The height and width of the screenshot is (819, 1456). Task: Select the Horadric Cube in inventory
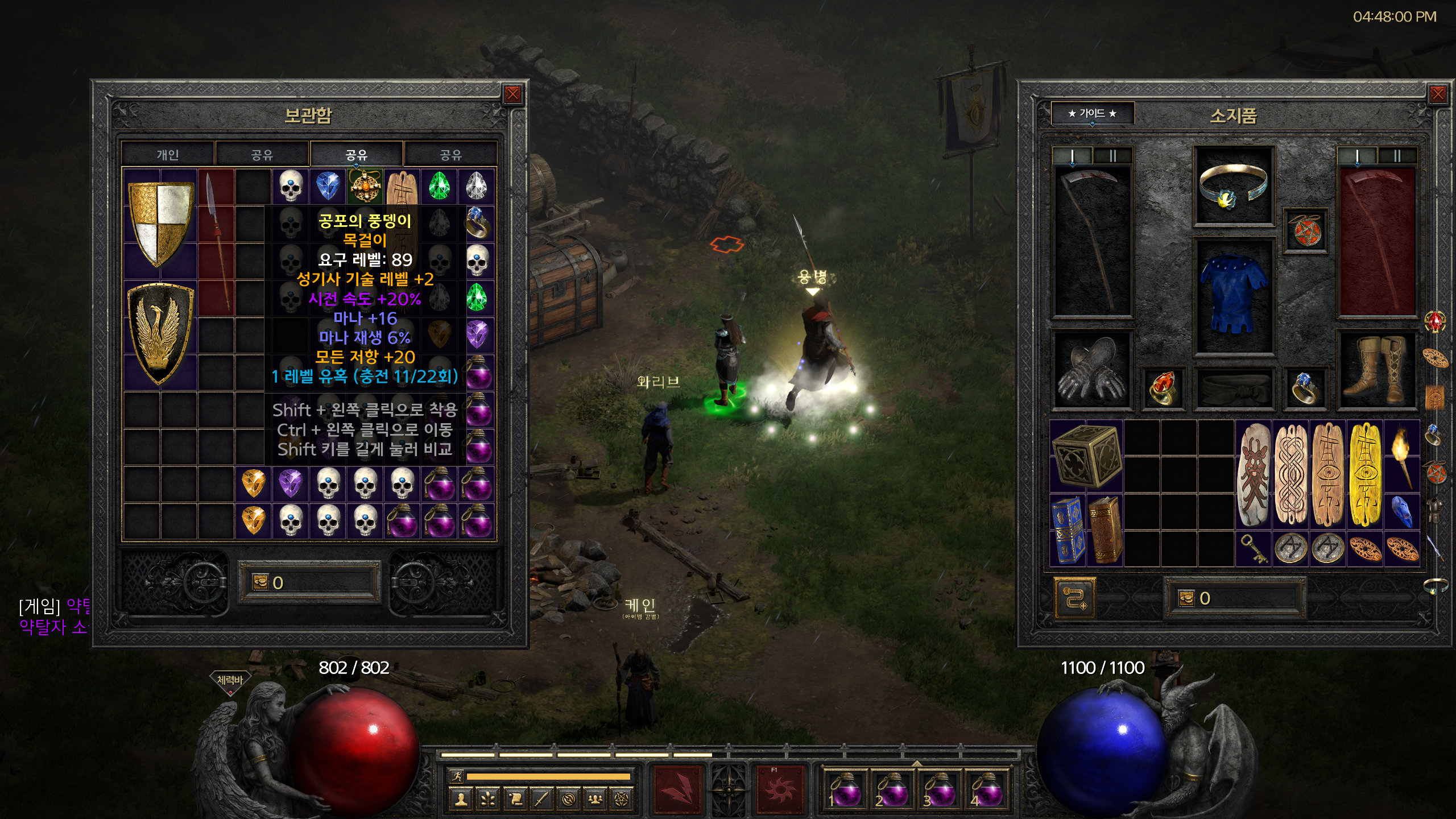pos(1086,456)
